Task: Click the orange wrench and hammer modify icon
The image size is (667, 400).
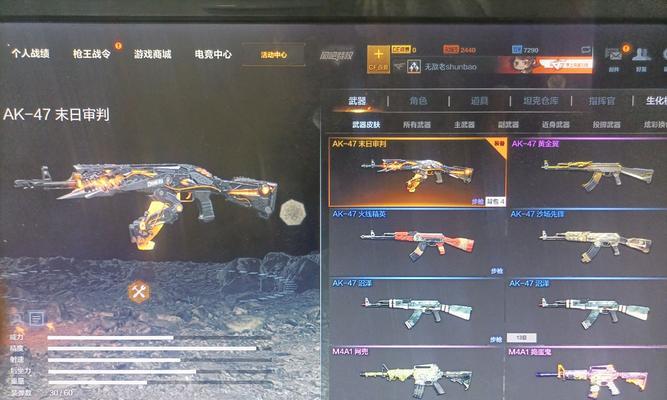Action: coord(139,292)
